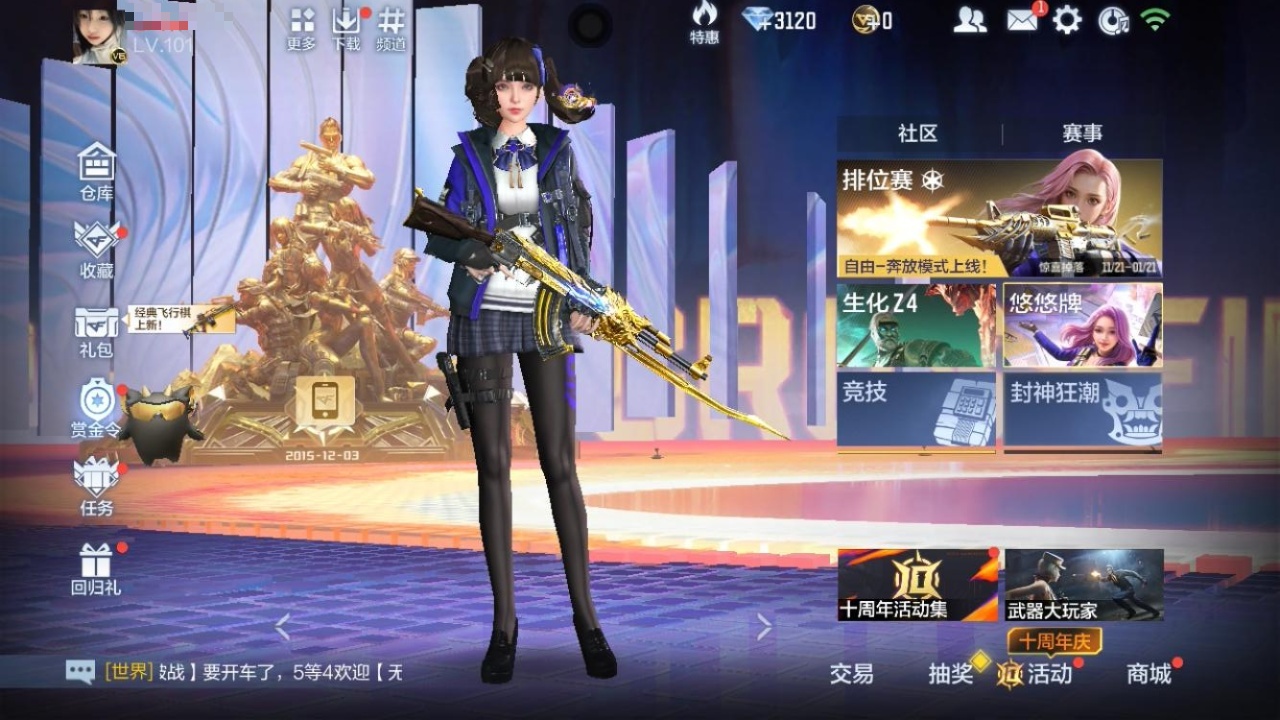Screen dimensions: 1280x720
Task: Open the 频道 channel selector
Action: click(391, 28)
